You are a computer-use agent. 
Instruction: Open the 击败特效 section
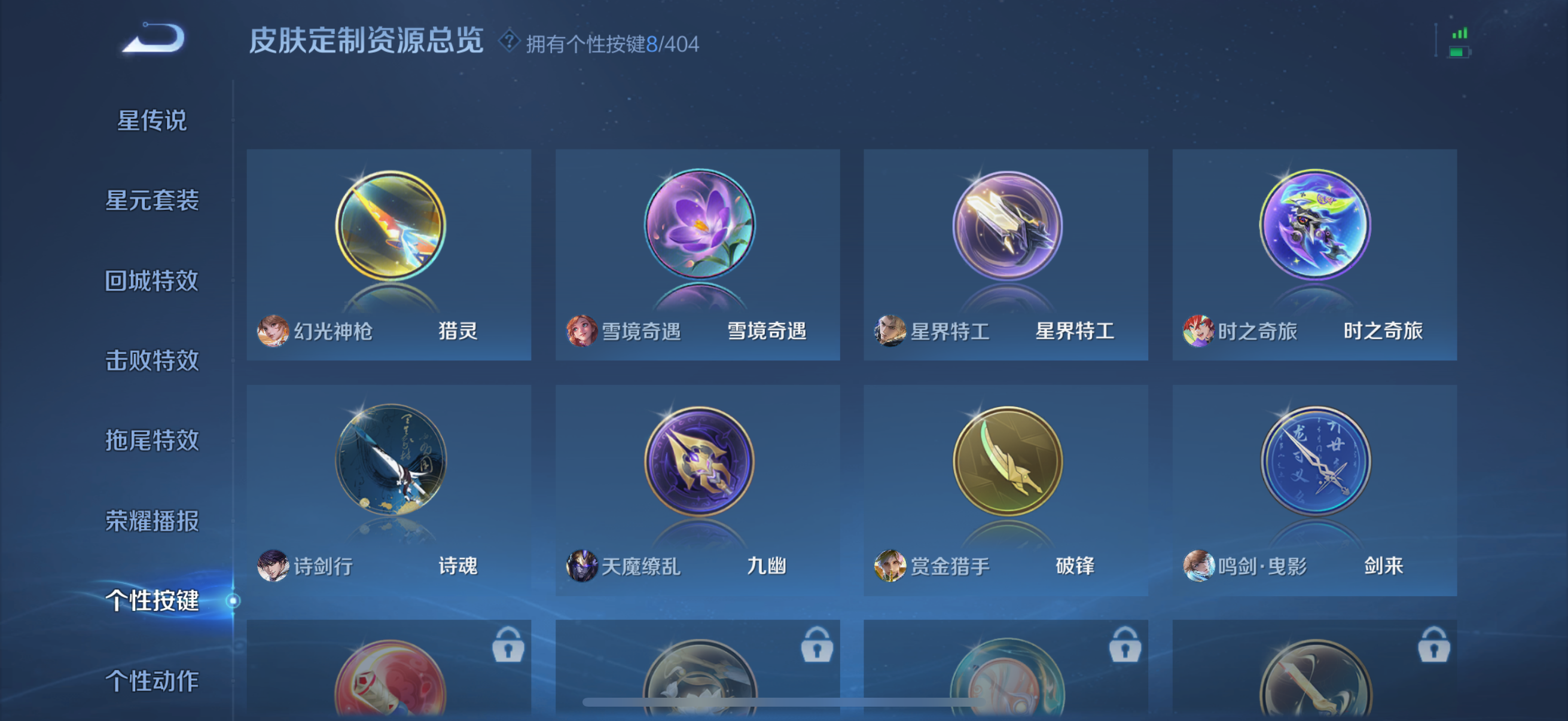152,362
